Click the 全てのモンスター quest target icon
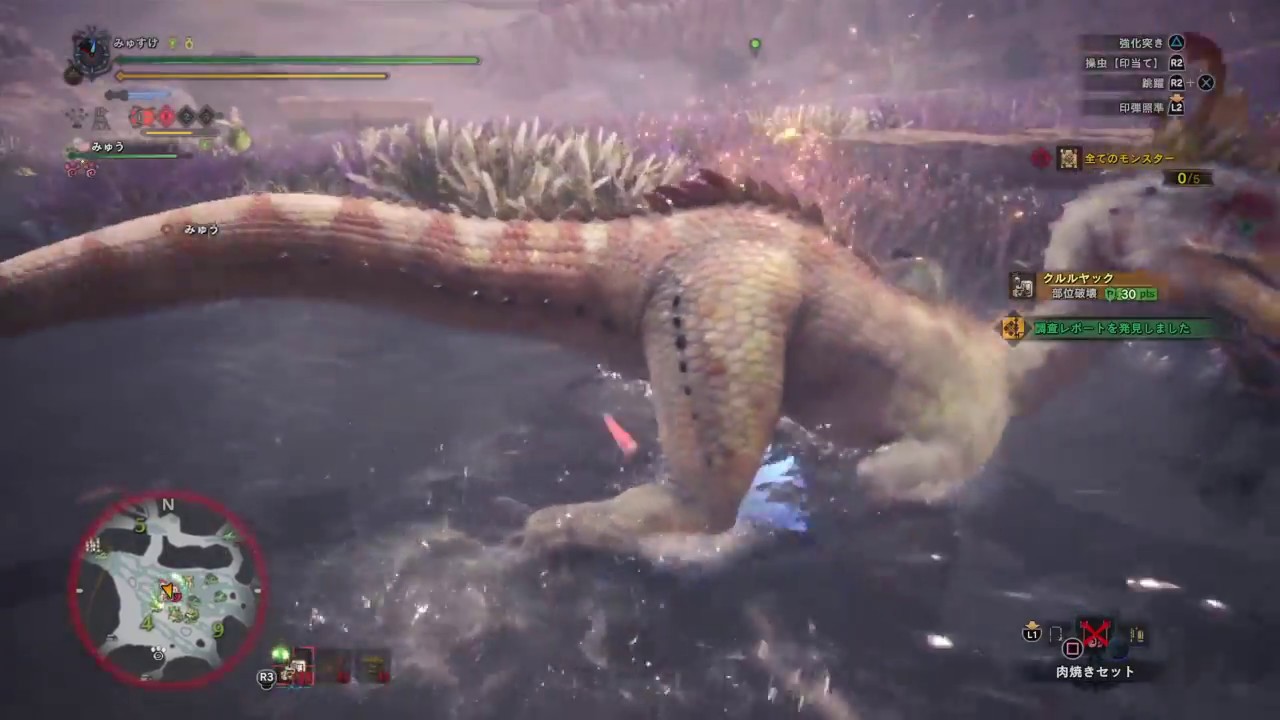The image size is (1280, 720). pyautogui.click(x=1068, y=159)
